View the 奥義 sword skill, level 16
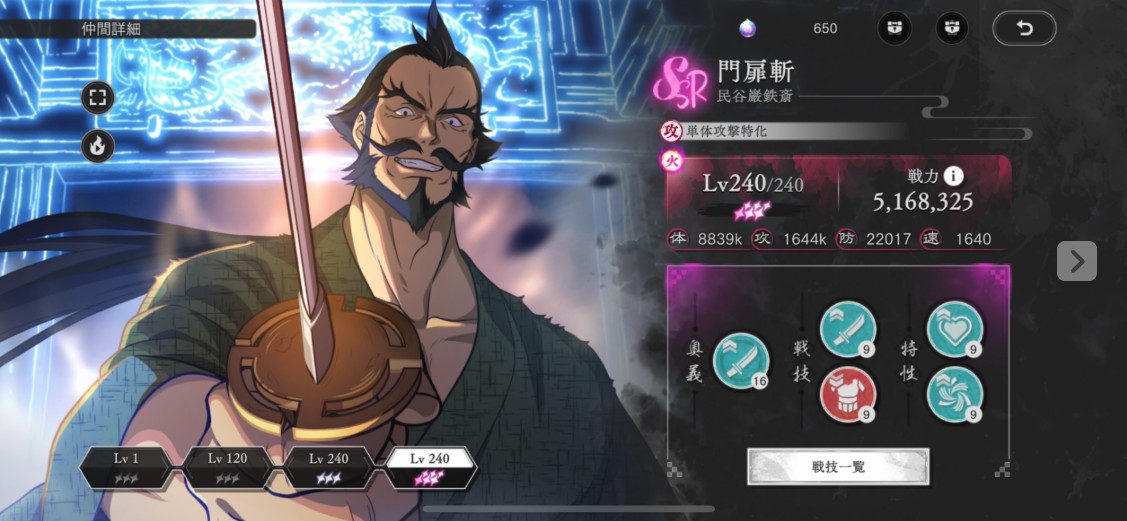 [741, 361]
